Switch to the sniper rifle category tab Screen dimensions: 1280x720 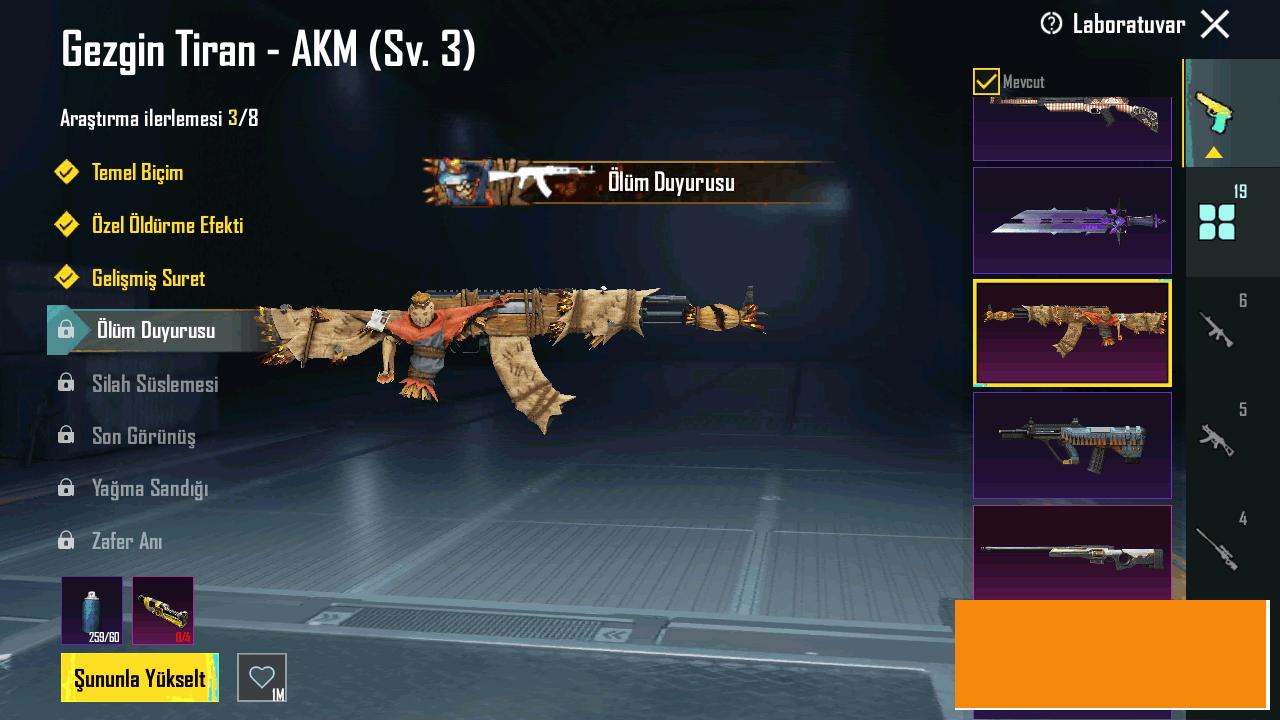tap(1218, 547)
